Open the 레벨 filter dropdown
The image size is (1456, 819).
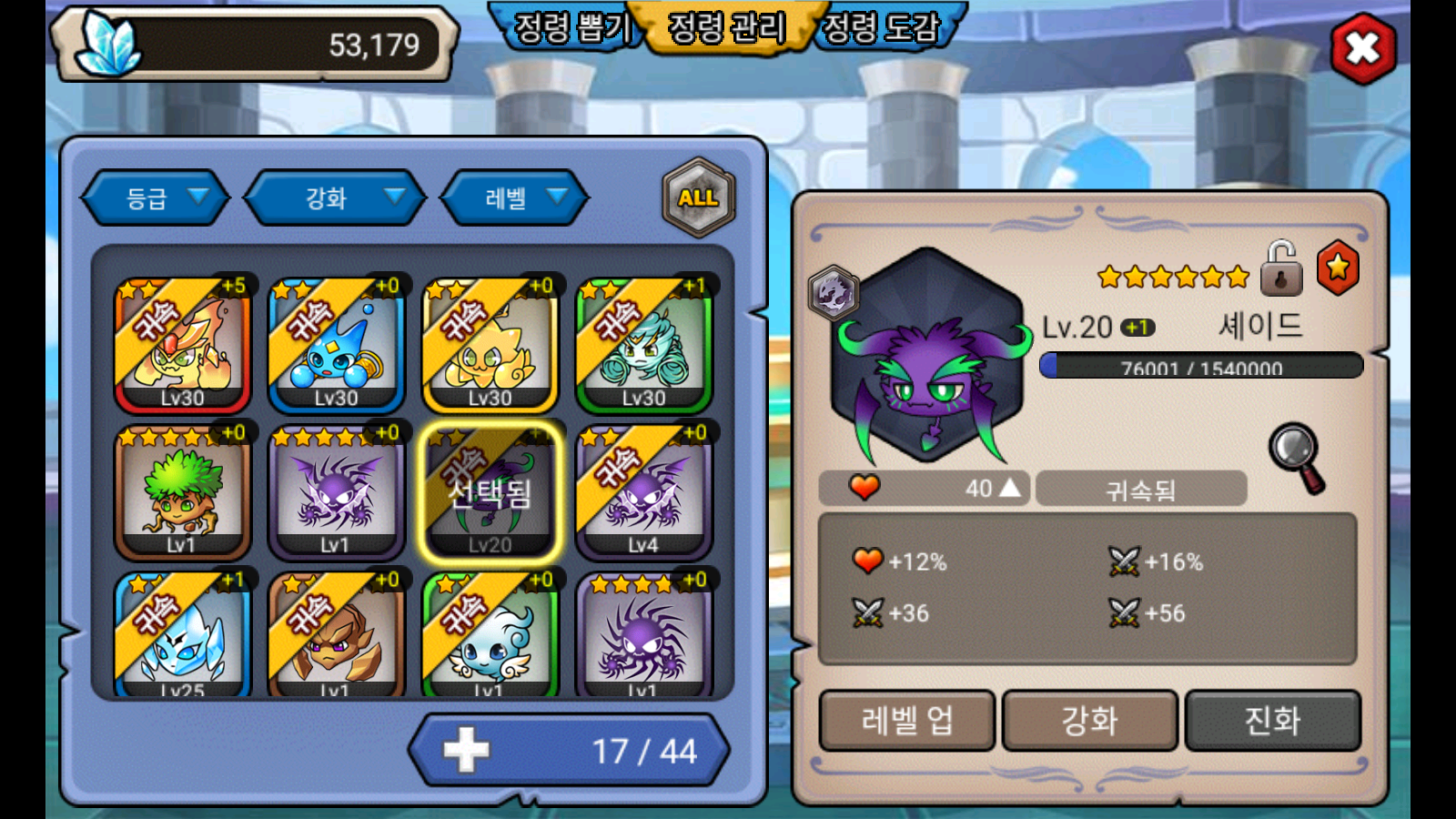(x=514, y=197)
